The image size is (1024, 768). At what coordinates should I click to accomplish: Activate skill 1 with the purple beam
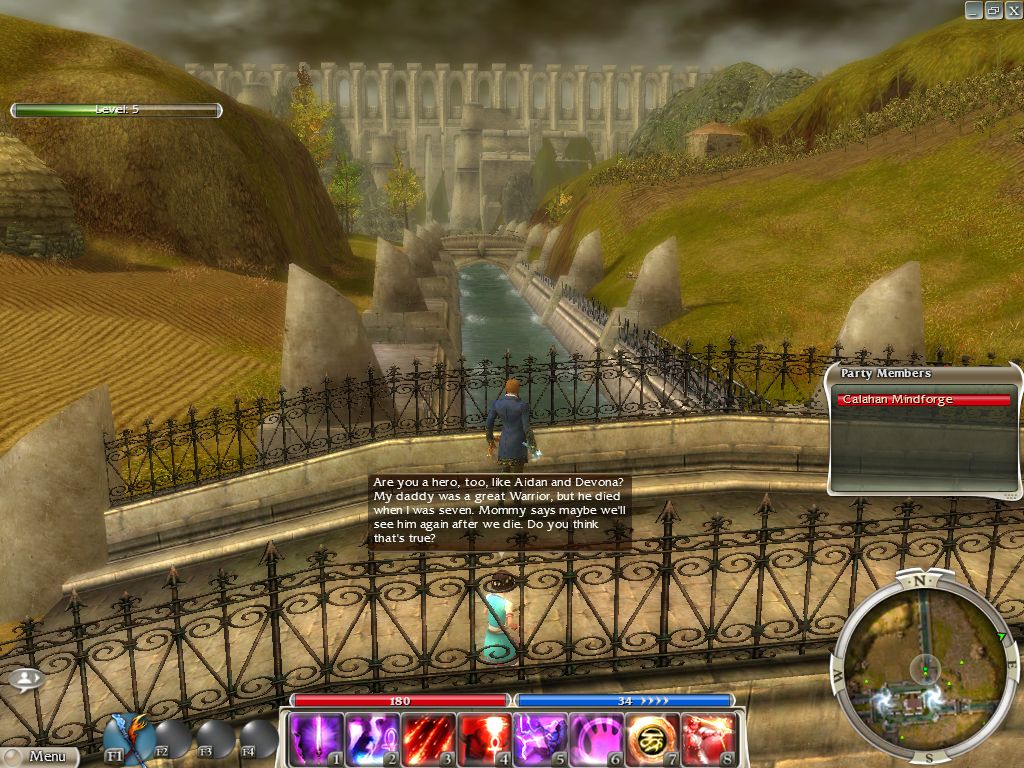[x=315, y=739]
